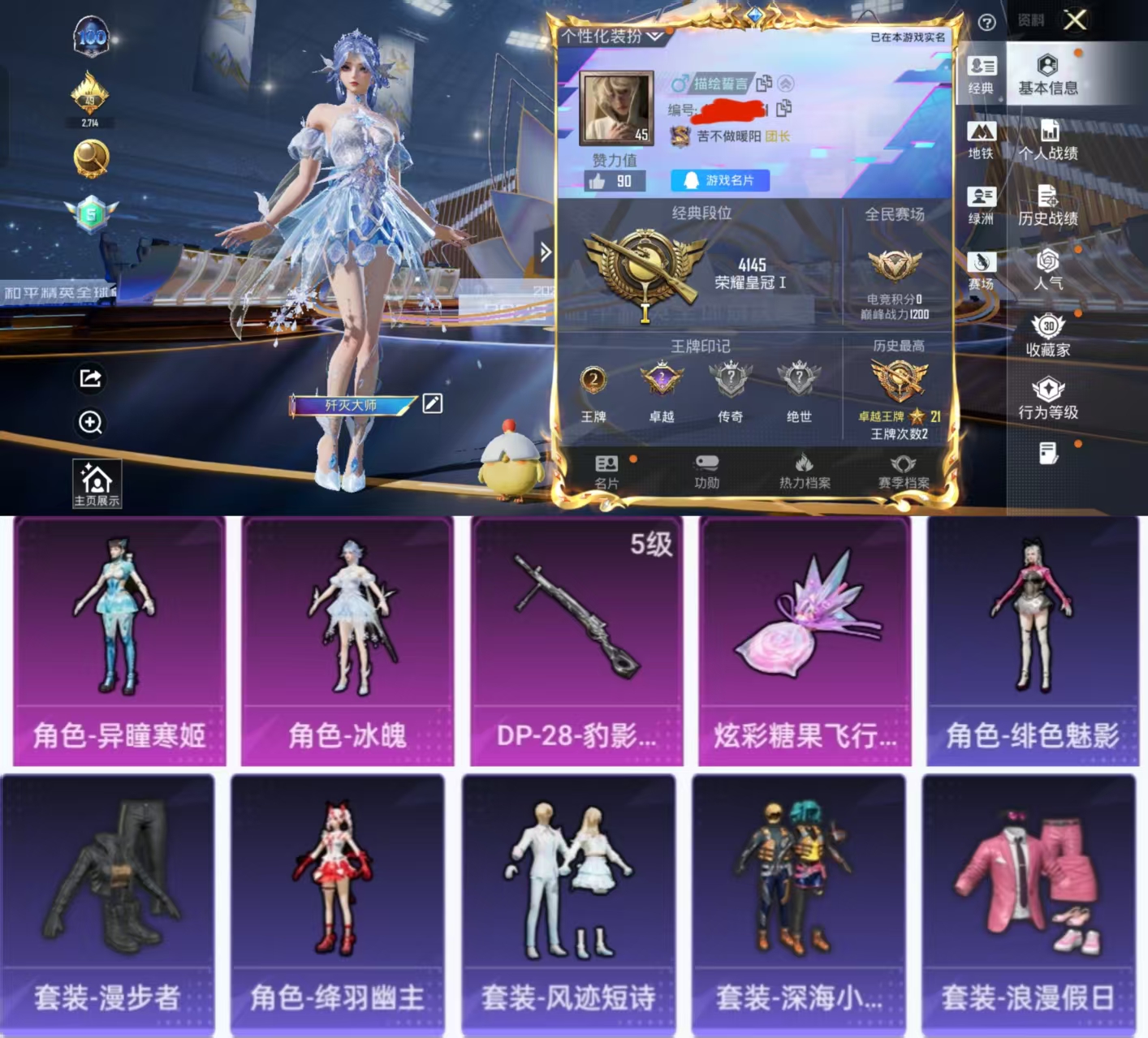
Task: Select the 个人战绩 personal record icon
Action: [1049, 136]
